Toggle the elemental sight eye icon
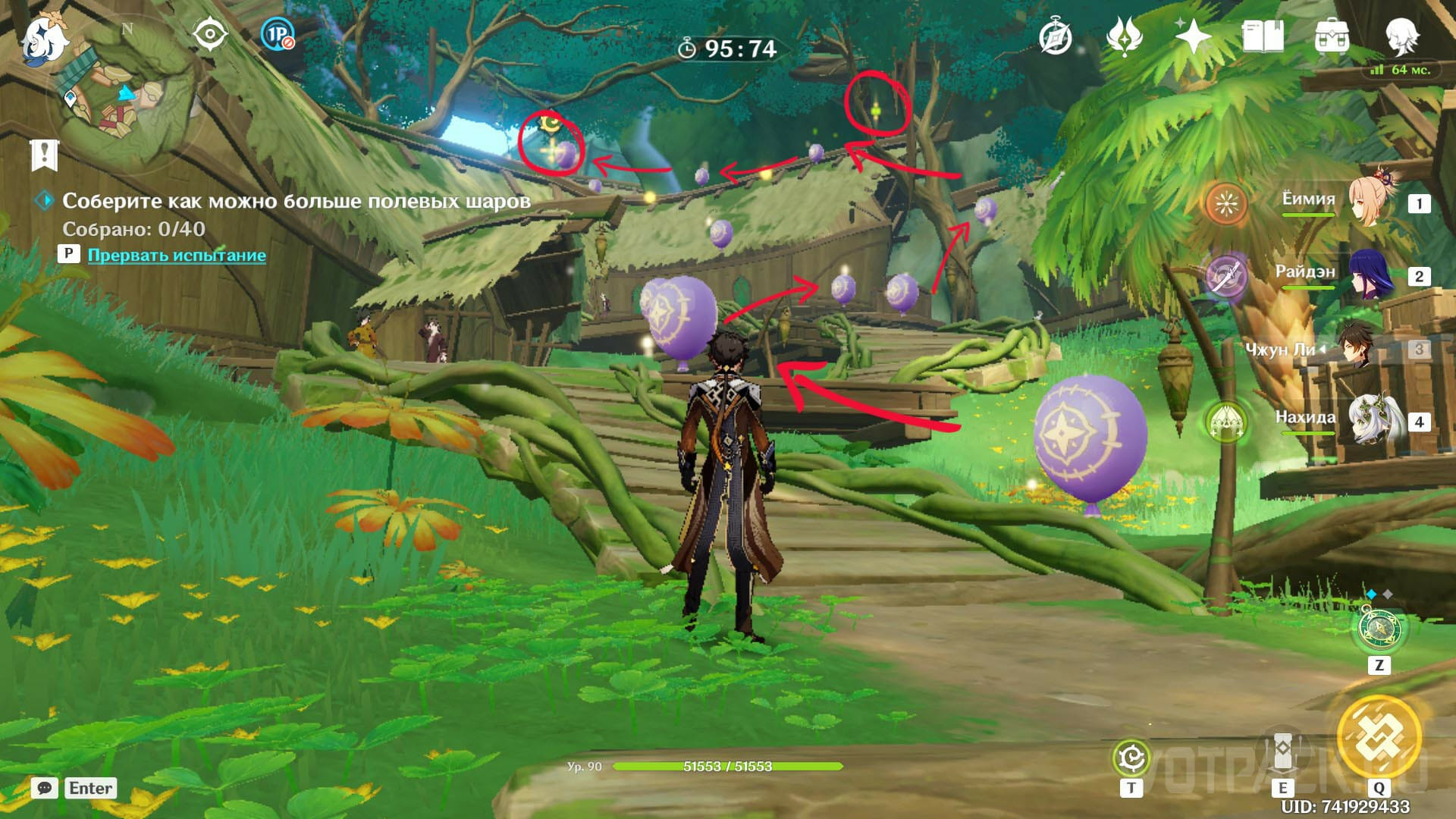This screenshot has width=1456, height=819. coord(210,35)
